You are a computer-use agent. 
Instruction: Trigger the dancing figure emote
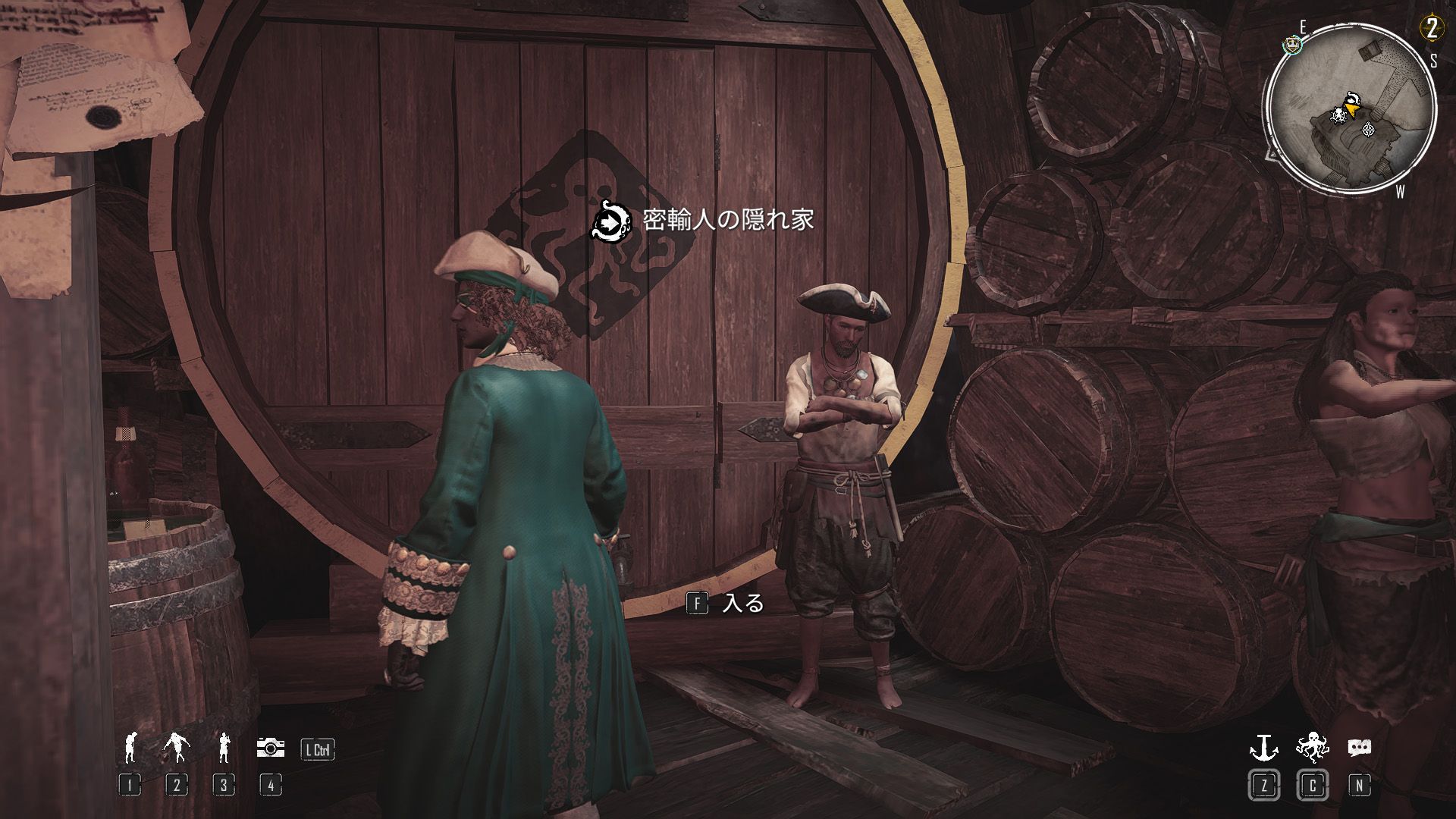(x=177, y=748)
